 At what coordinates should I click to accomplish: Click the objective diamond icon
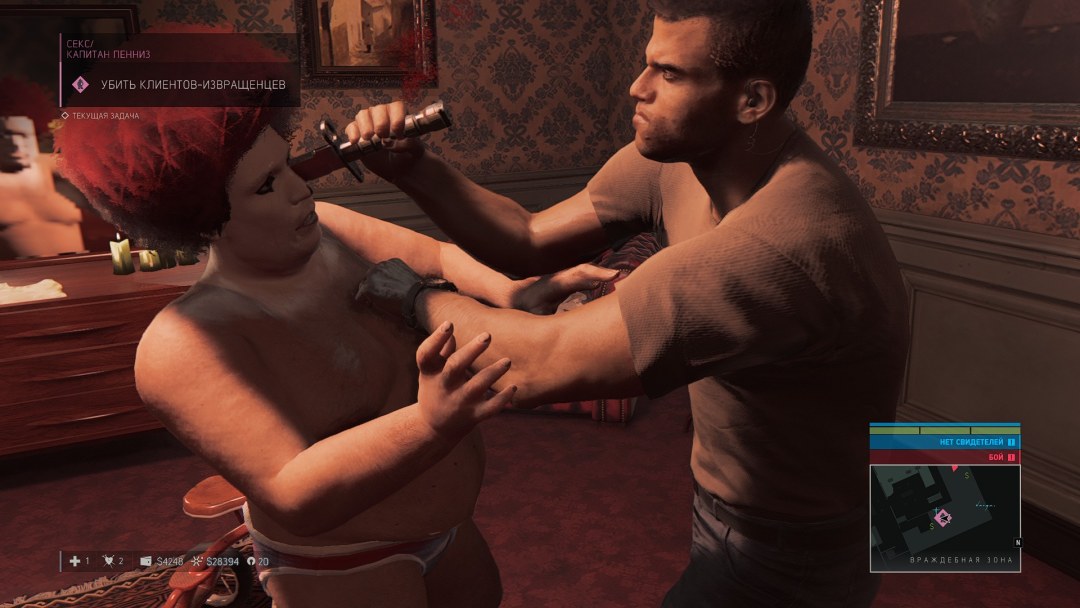point(81,85)
